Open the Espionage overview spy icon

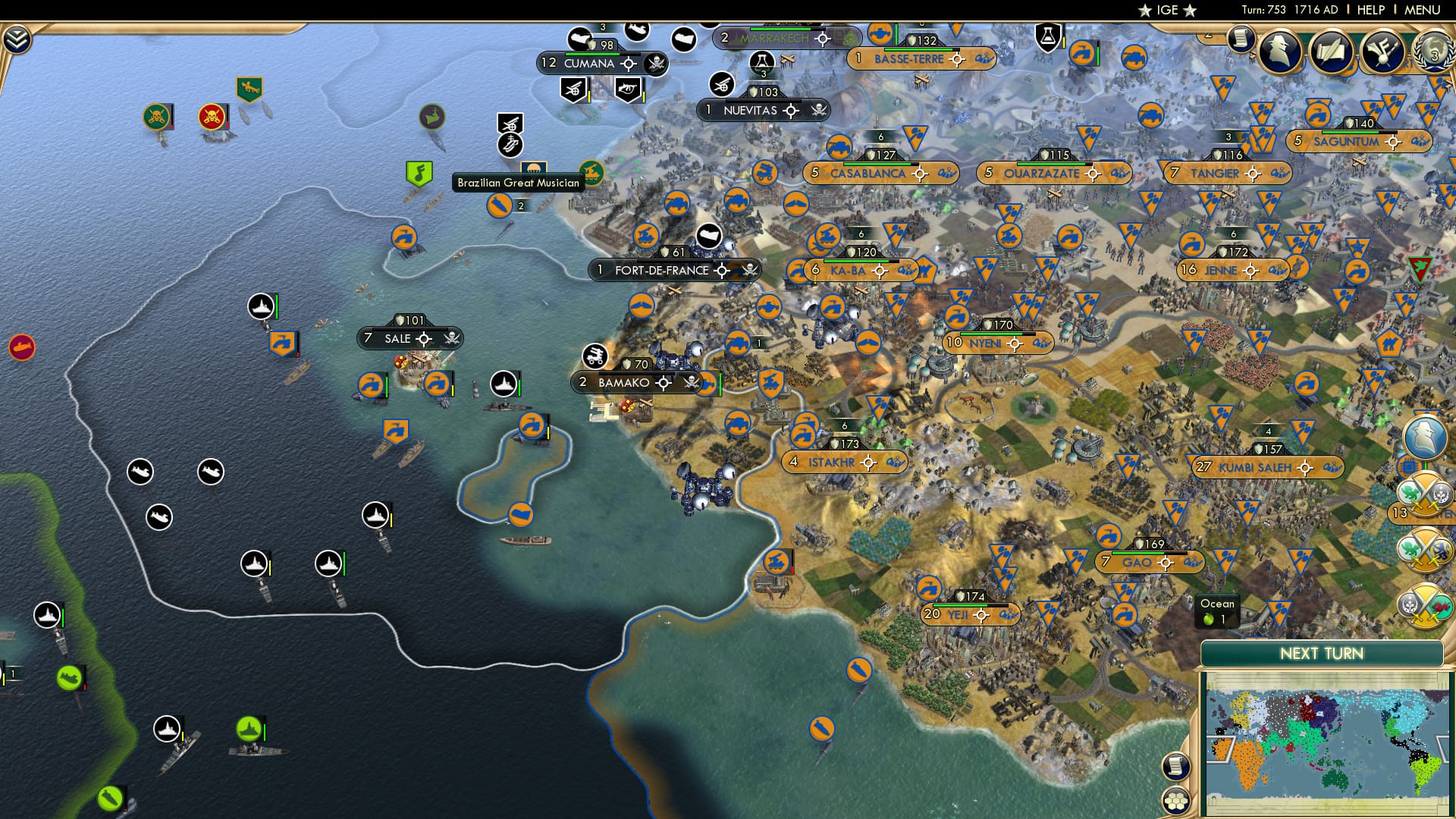pyautogui.click(x=1282, y=49)
